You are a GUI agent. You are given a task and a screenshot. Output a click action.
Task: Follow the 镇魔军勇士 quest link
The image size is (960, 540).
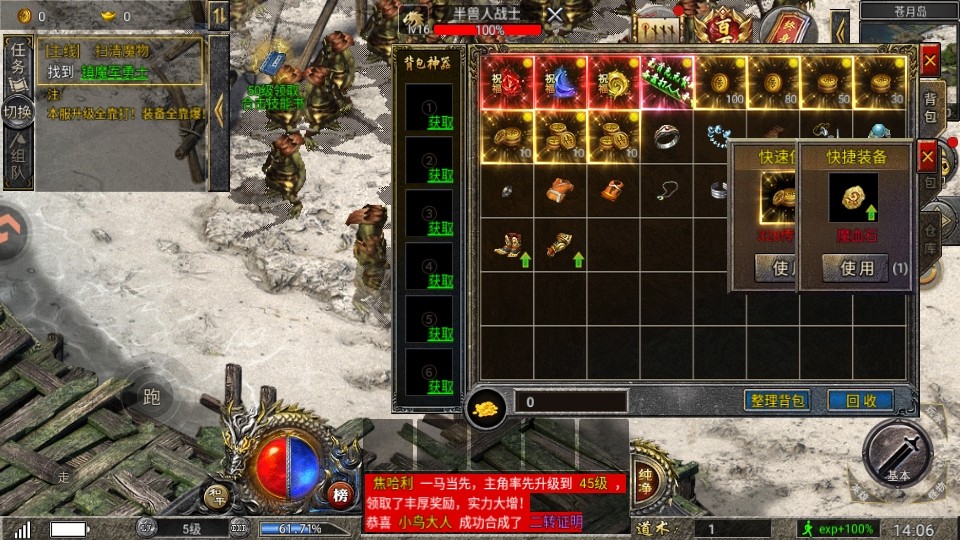[x=115, y=72]
